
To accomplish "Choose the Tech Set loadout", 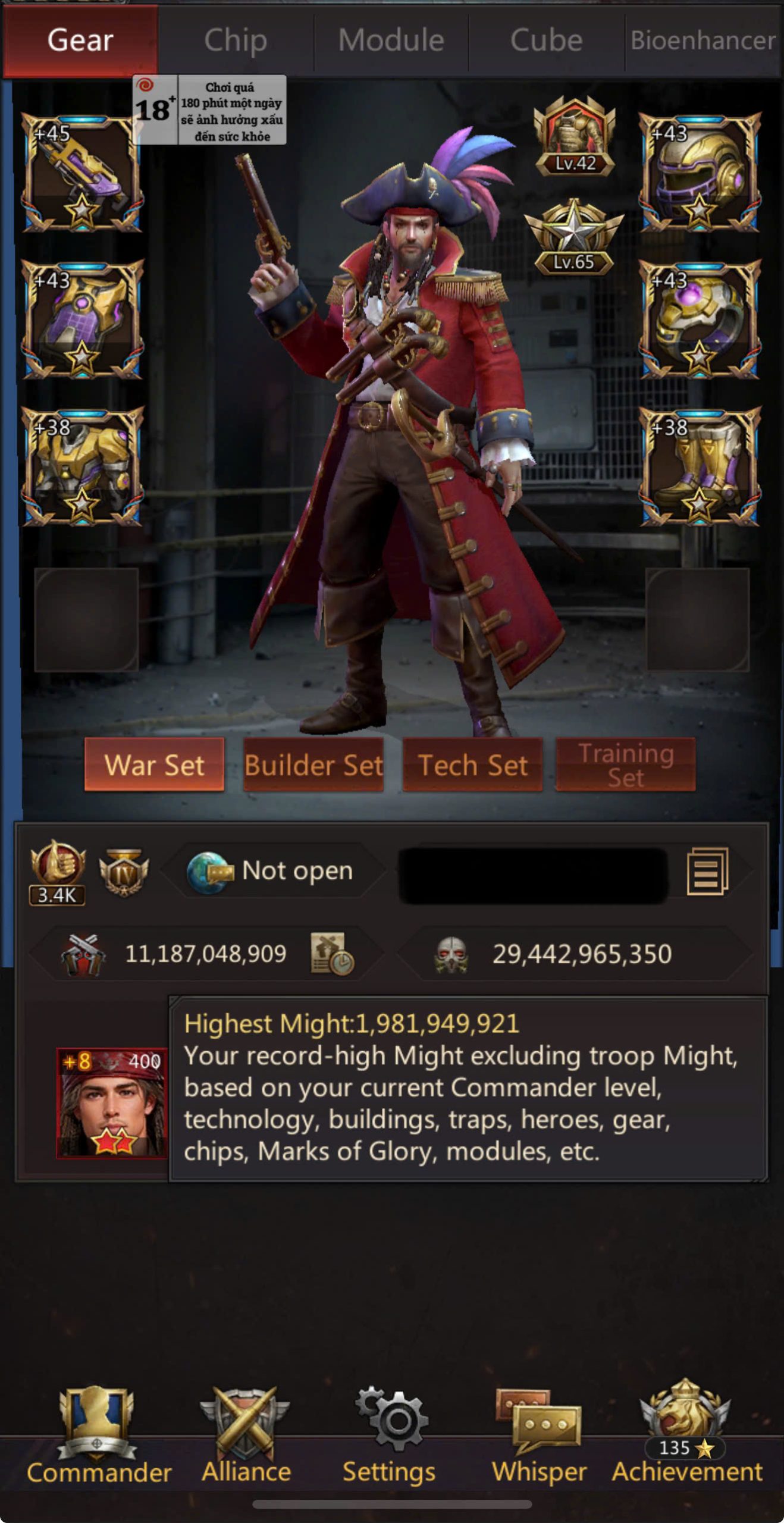I will (473, 764).
